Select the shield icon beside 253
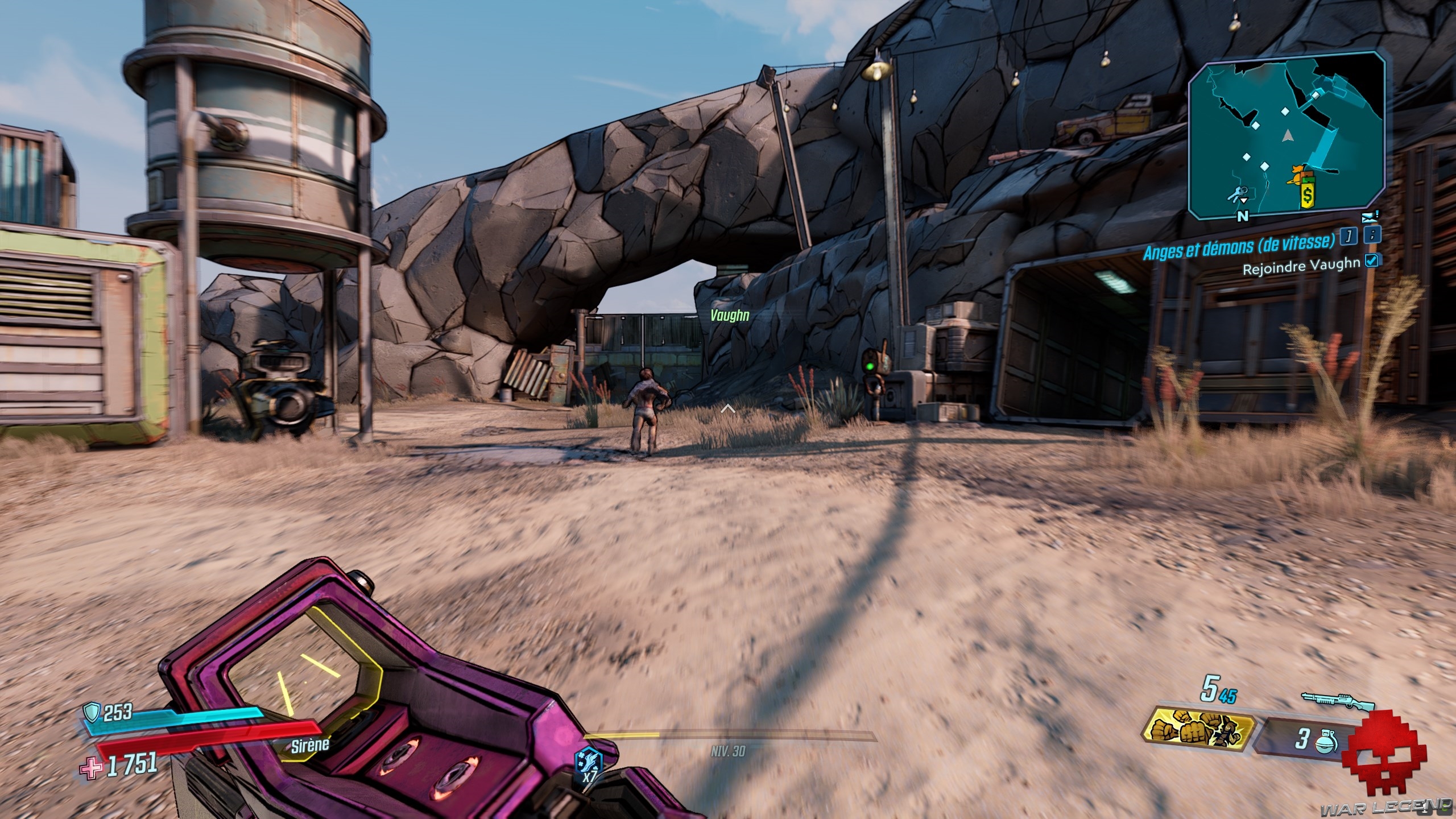The image size is (1456, 819). coord(92,712)
